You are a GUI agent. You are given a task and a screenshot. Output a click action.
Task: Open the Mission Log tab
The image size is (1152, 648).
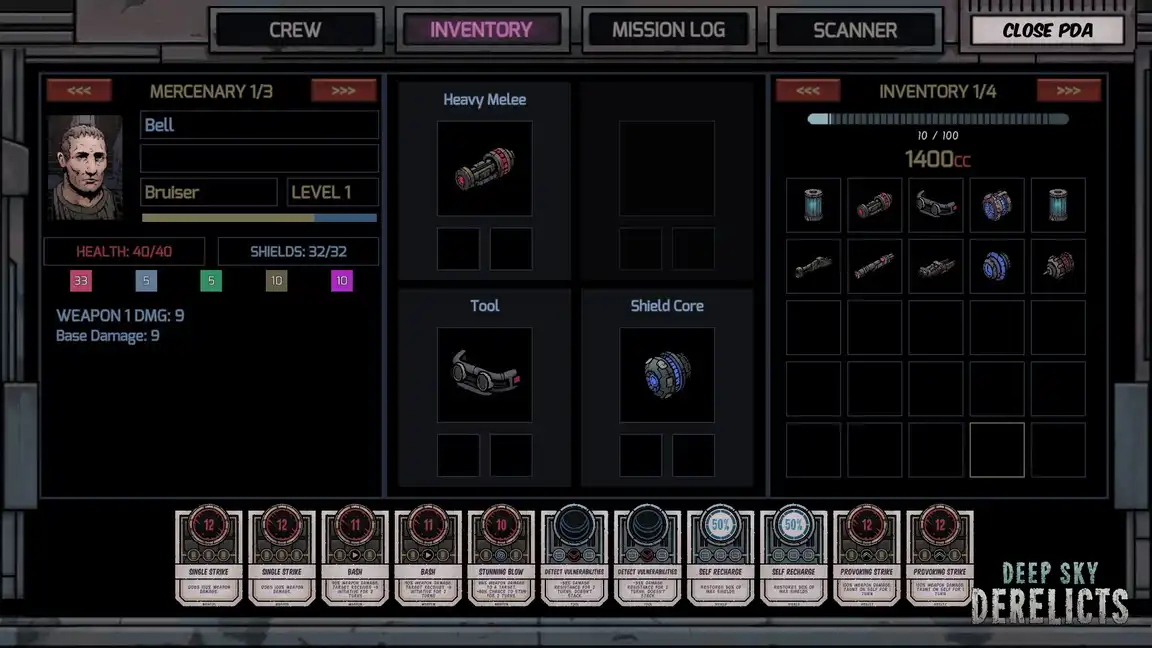tap(668, 30)
